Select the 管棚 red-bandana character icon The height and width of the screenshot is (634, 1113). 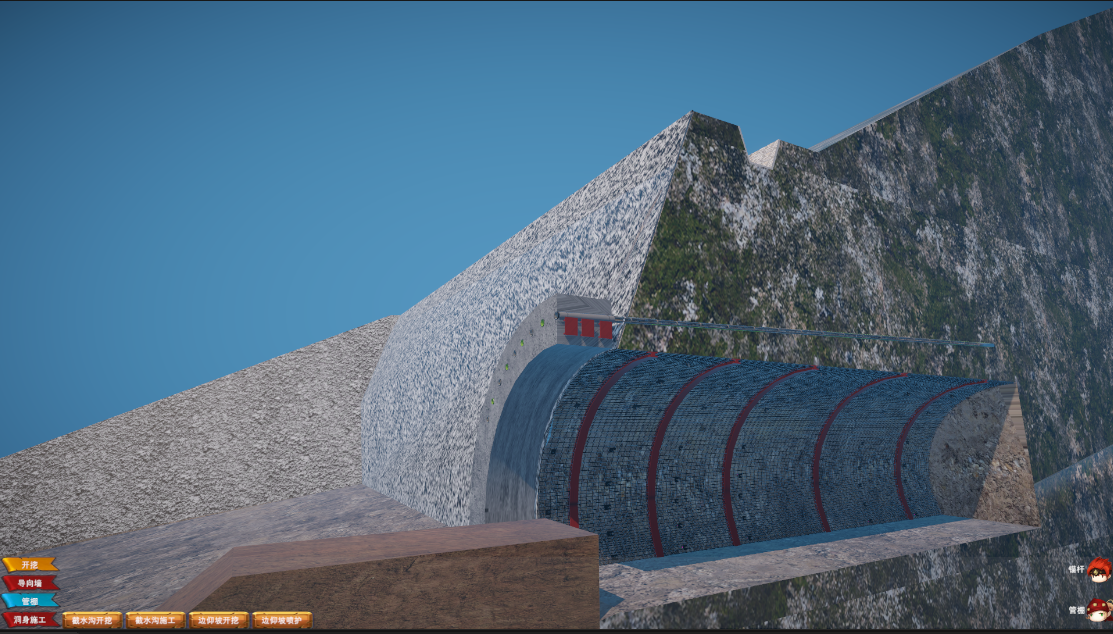pos(1099,609)
